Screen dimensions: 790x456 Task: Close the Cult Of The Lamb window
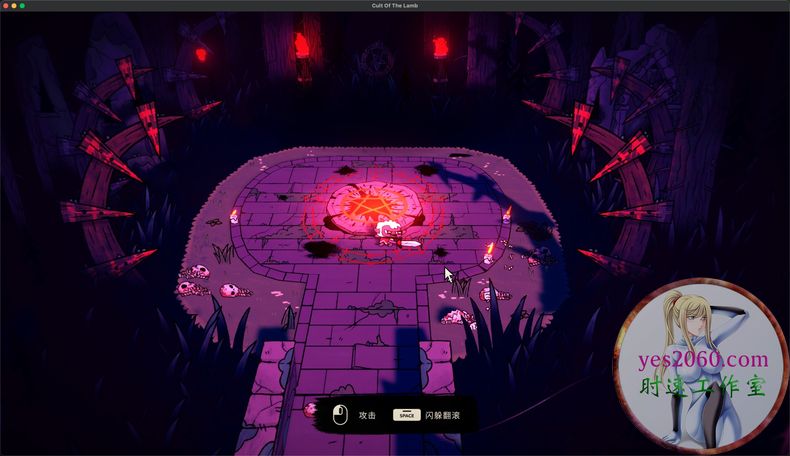coord(6,6)
